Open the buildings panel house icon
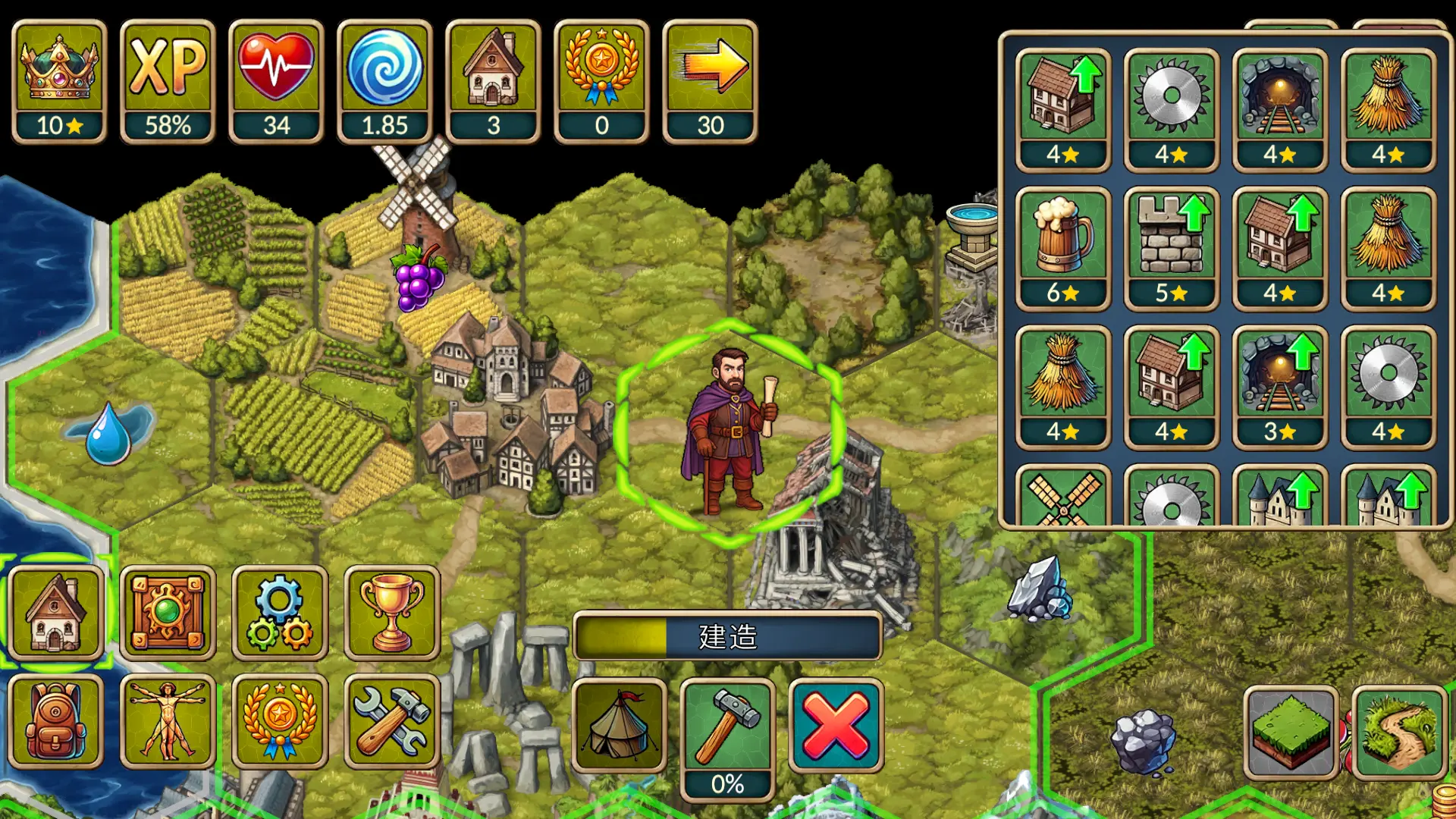Image resolution: width=1456 pixels, height=819 pixels. (56, 613)
